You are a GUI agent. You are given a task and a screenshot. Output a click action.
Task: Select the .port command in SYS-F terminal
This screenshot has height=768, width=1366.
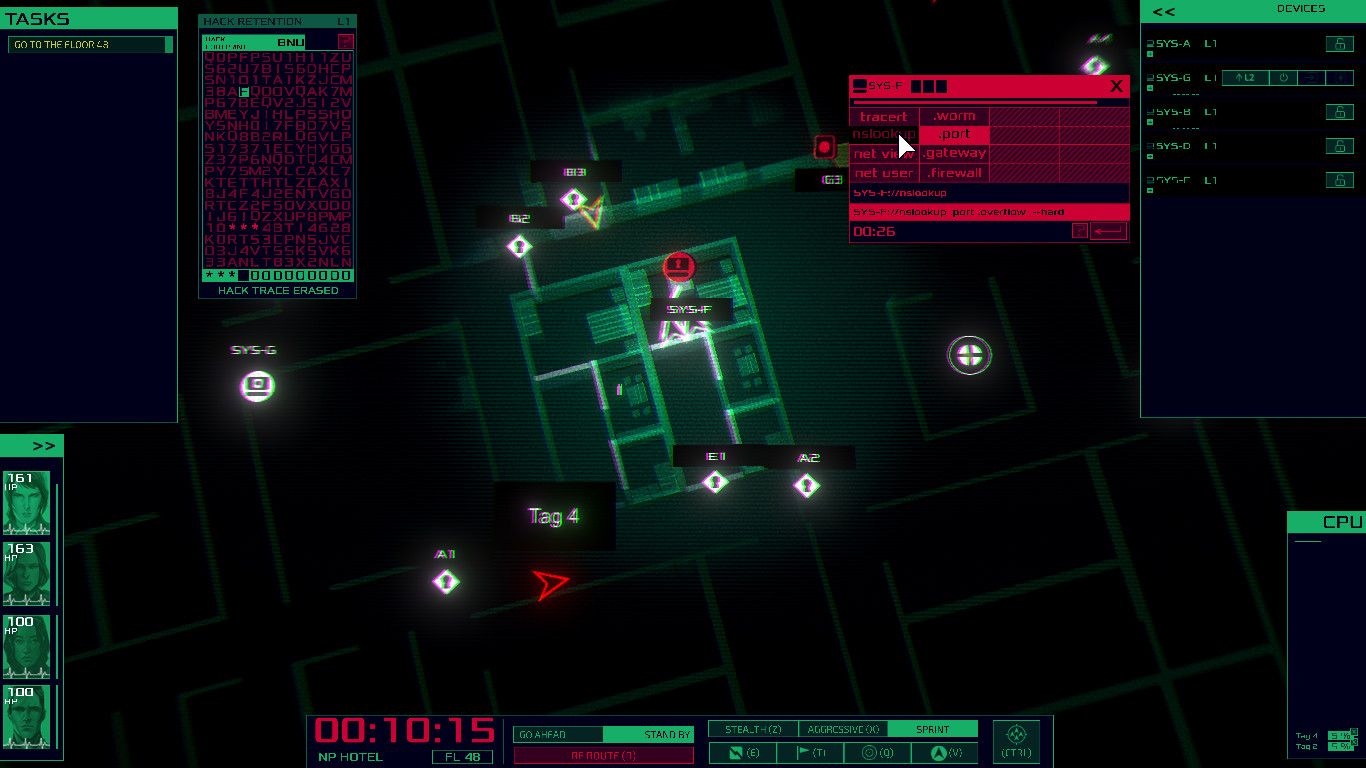(x=954, y=134)
